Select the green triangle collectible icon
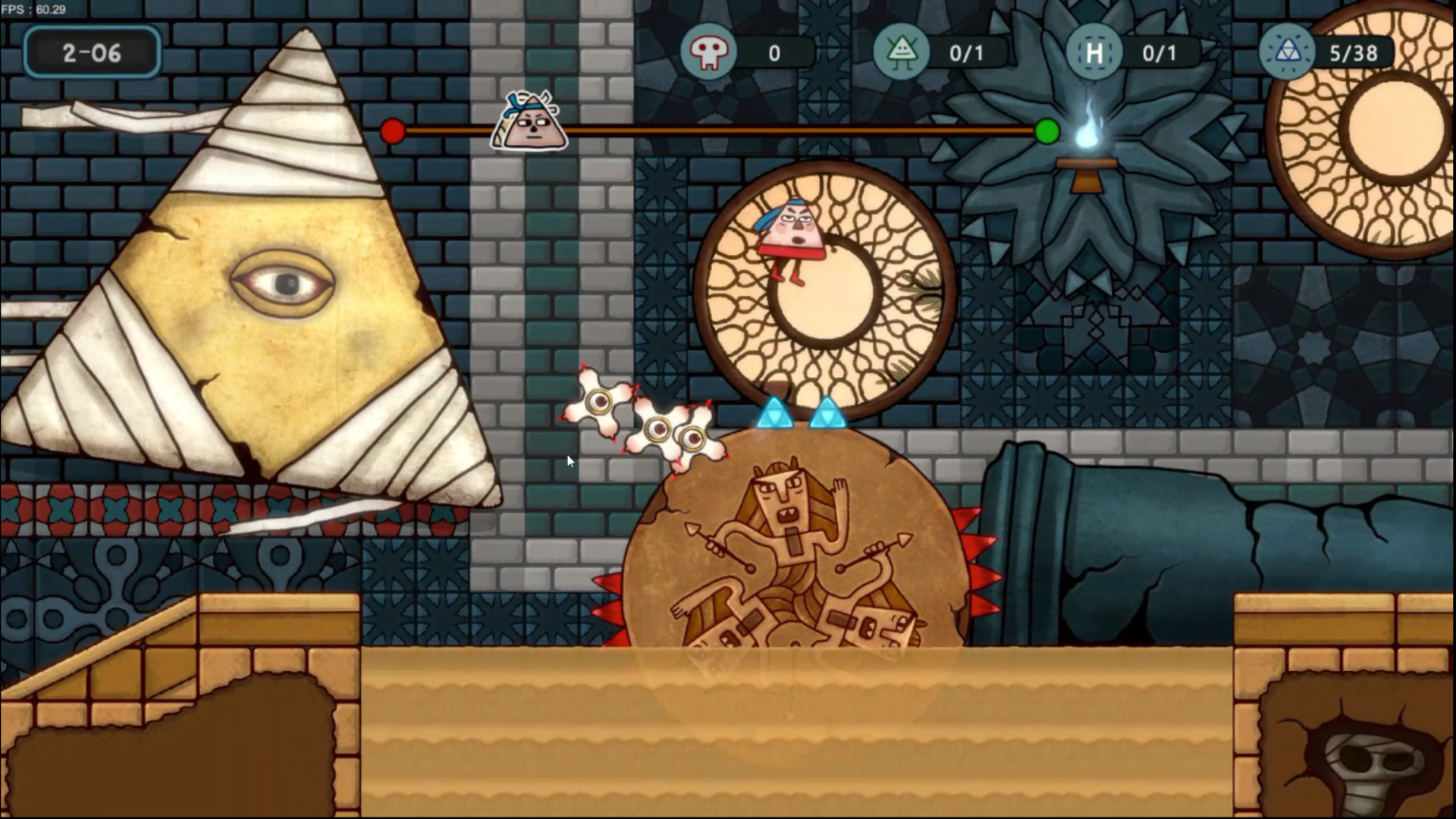Screen dimensions: 1456x819 pyautogui.click(x=902, y=50)
